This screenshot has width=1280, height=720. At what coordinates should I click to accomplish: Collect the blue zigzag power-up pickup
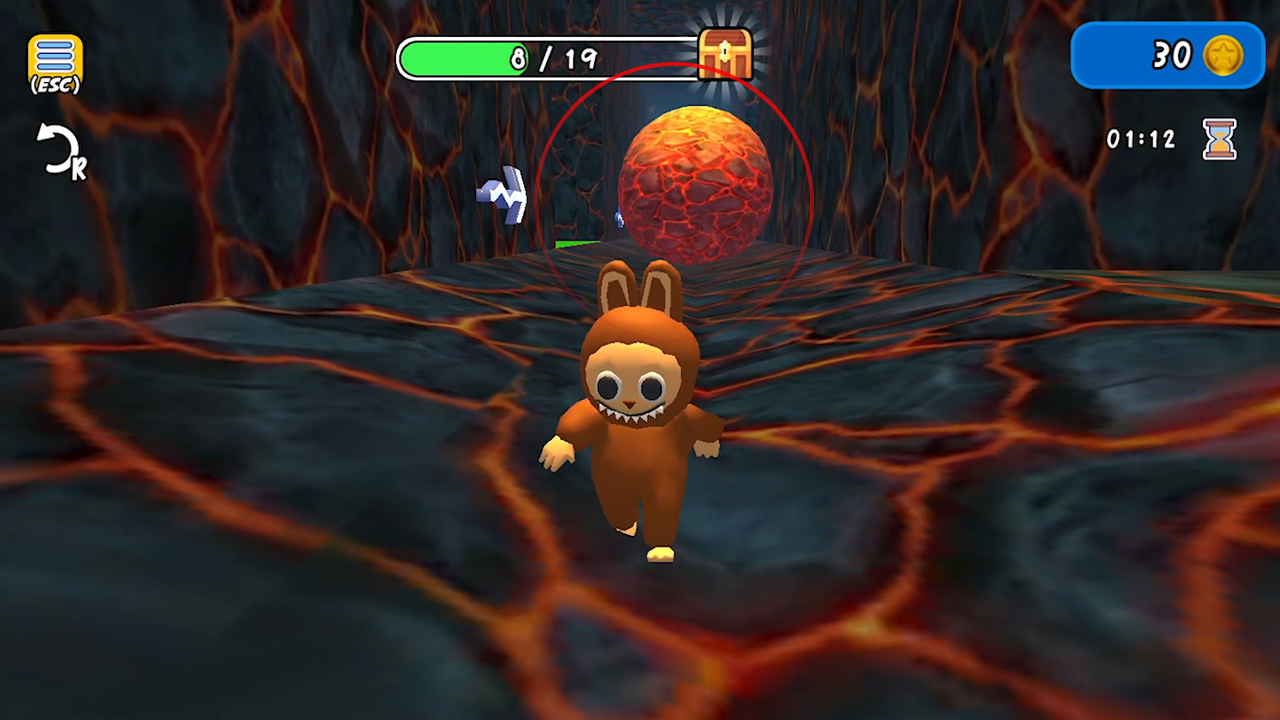point(502,195)
